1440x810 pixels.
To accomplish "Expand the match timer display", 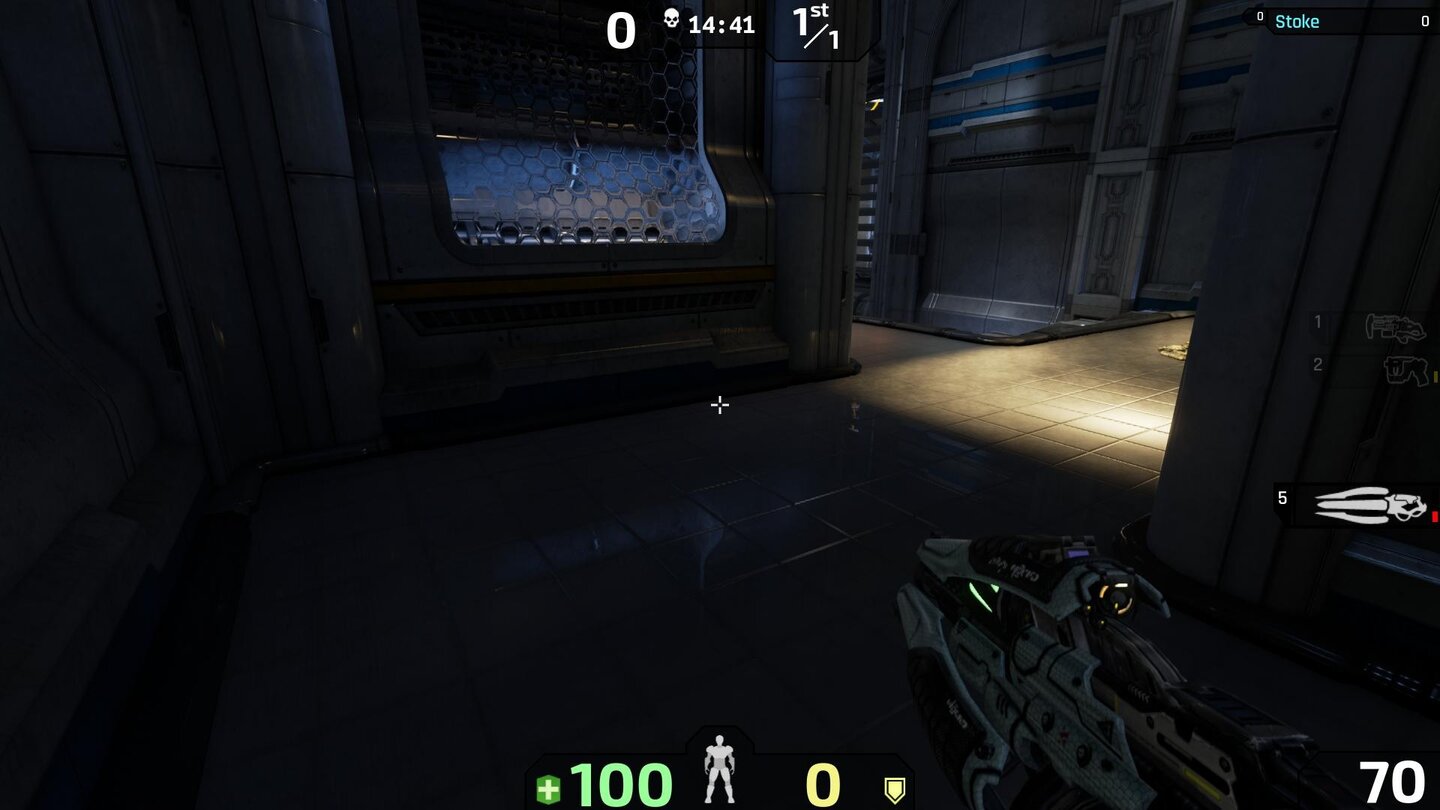I will click(x=724, y=25).
